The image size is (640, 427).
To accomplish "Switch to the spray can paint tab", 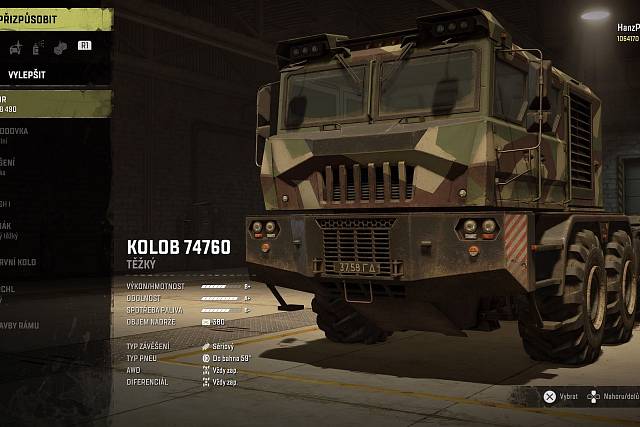I will tap(37, 46).
